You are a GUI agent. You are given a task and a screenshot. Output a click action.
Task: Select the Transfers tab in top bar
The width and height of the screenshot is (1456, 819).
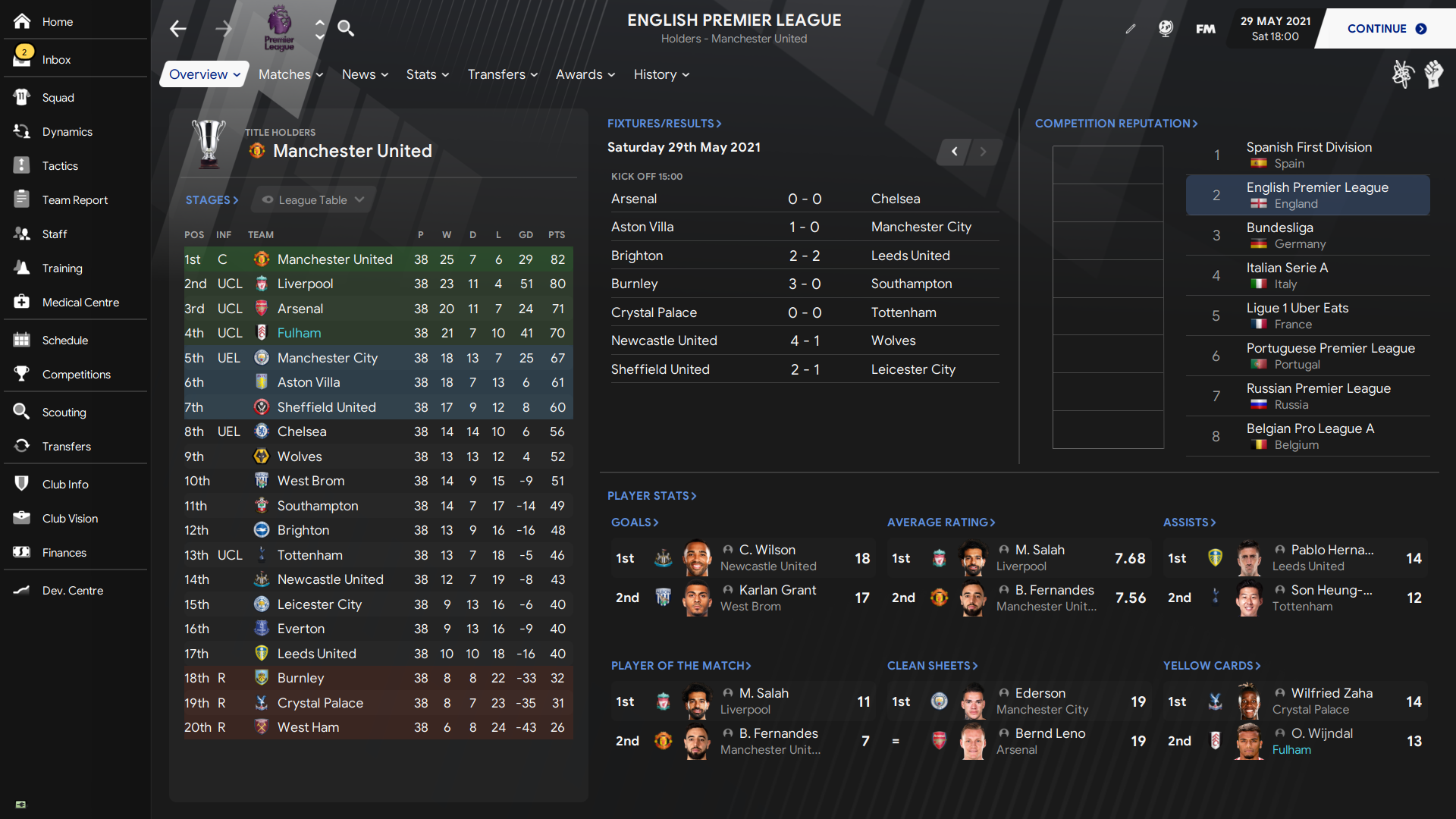(502, 74)
